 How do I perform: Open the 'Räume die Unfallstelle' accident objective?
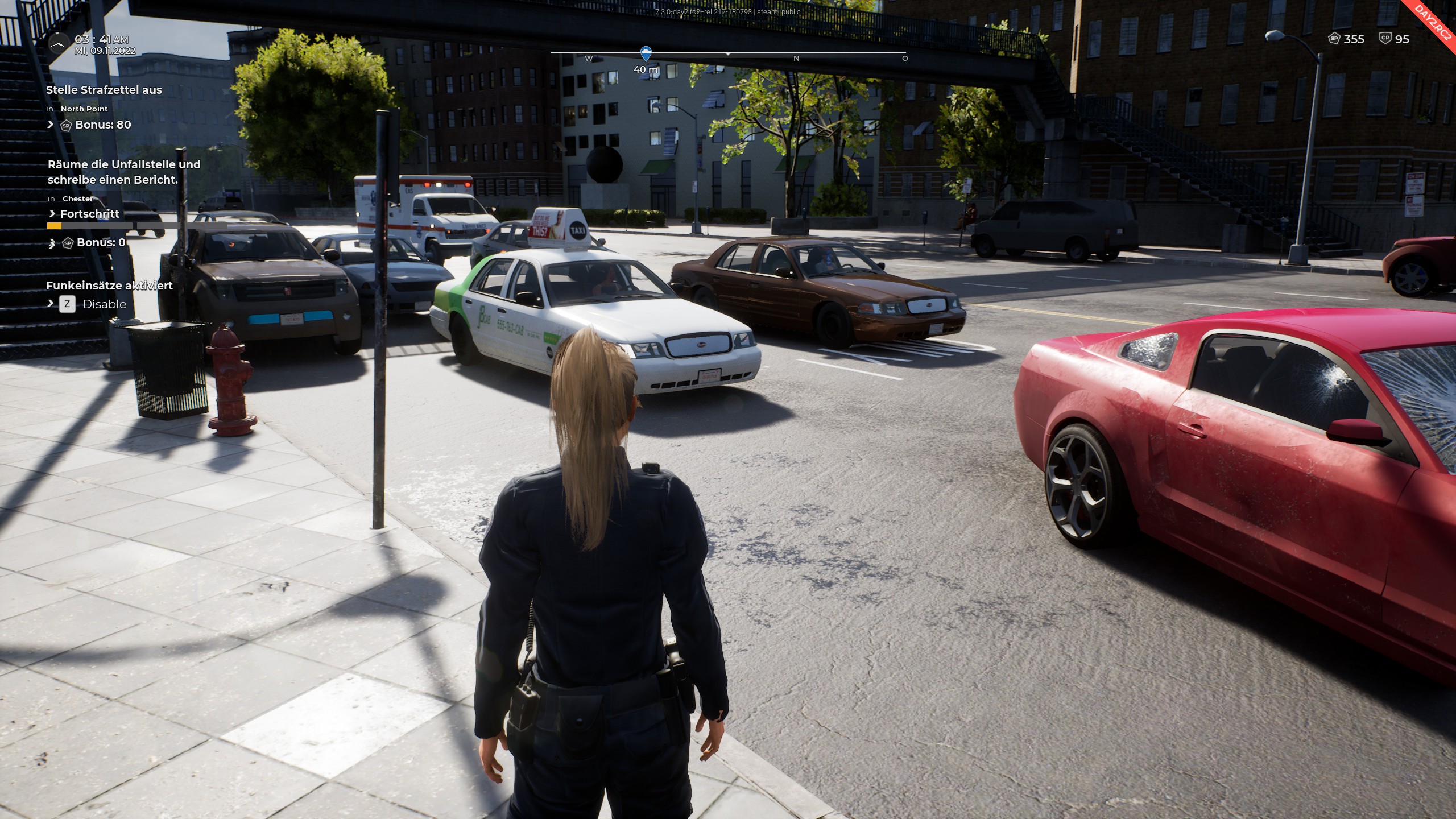tap(124, 172)
